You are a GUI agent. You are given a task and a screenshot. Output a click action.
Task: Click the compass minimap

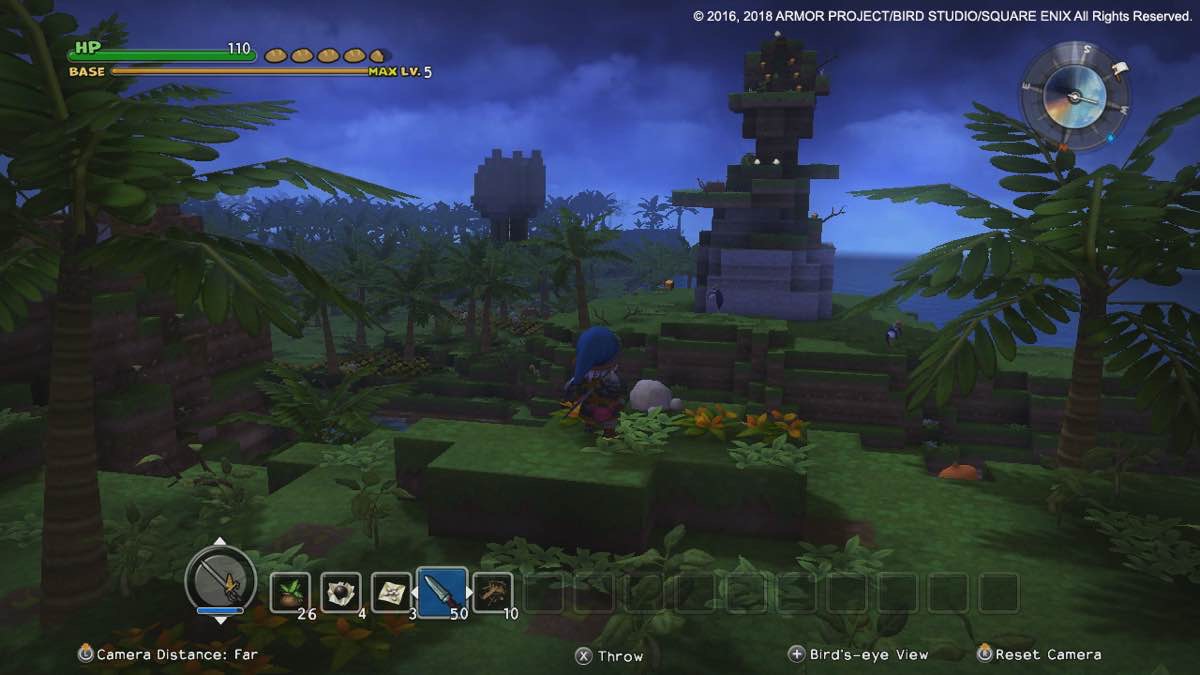[x=1074, y=97]
